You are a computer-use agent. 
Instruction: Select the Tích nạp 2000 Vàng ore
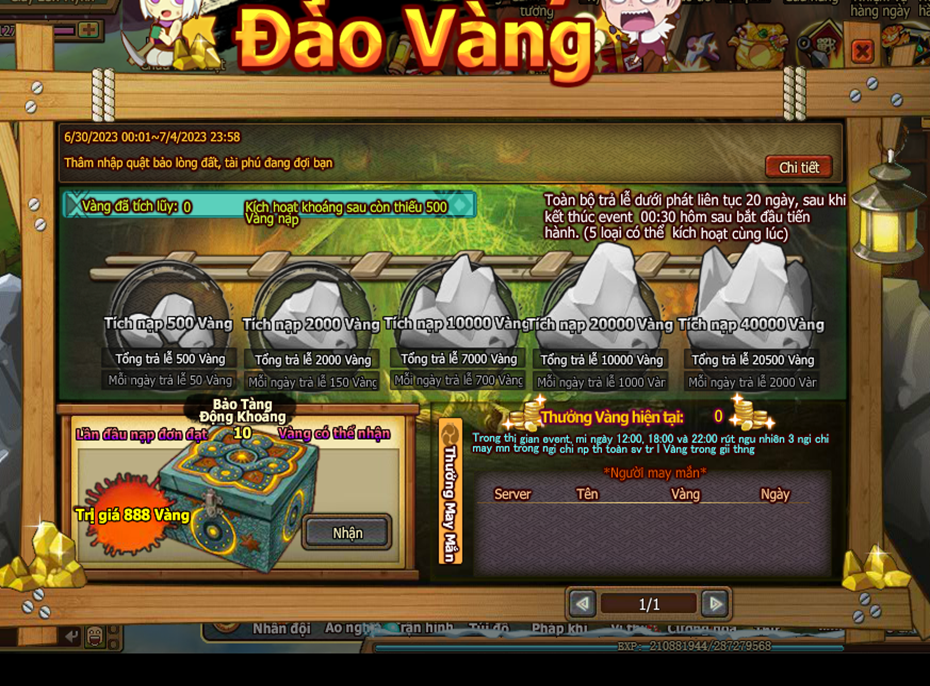[312, 299]
